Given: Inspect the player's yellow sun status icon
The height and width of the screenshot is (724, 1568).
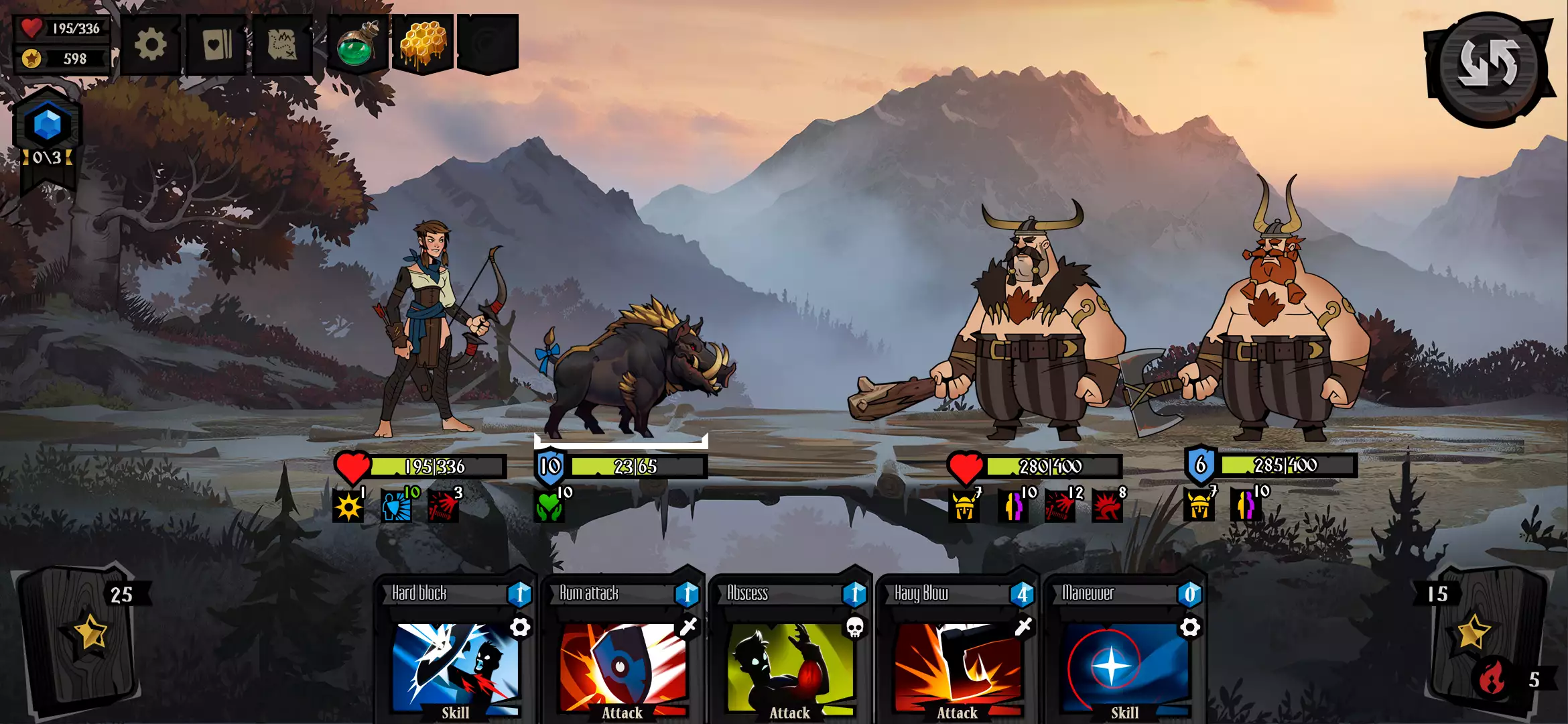Looking at the screenshot, I should (x=348, y=506).
